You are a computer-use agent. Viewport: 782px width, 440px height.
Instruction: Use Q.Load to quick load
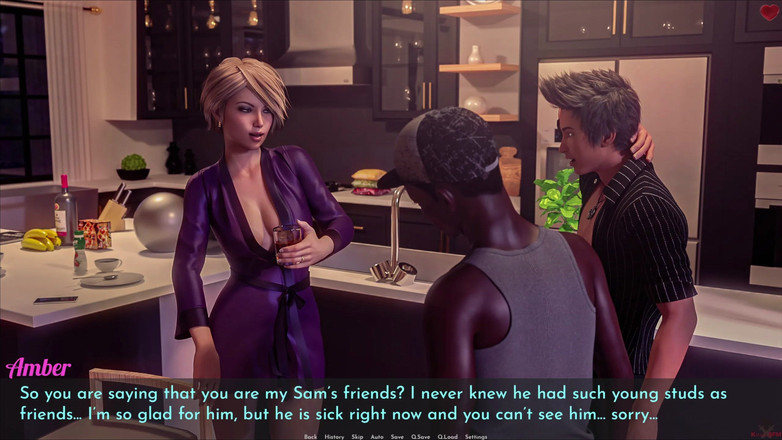click(447, 437)
